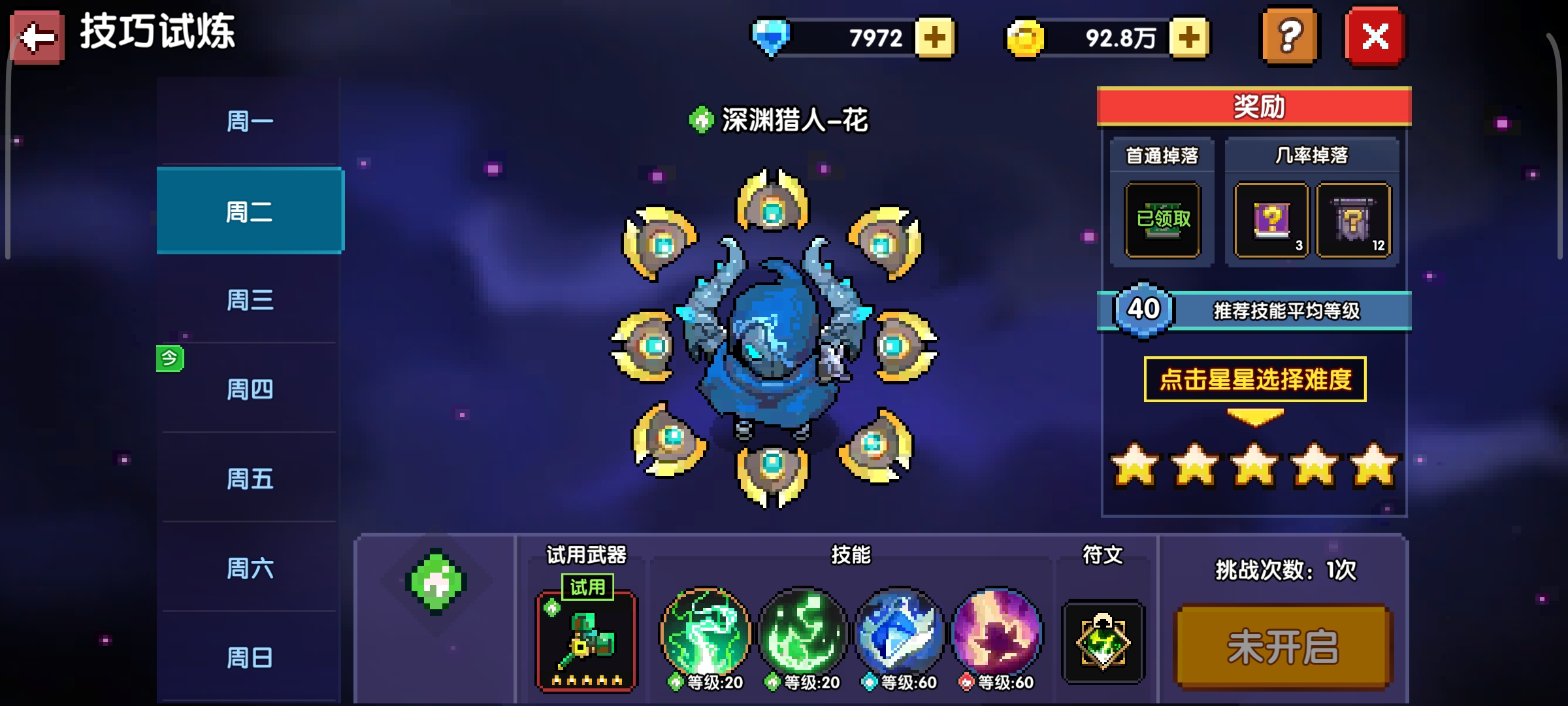Open the help question mark button
The height and width of the screenshot is (706, 1568).
coord(1290,37)
